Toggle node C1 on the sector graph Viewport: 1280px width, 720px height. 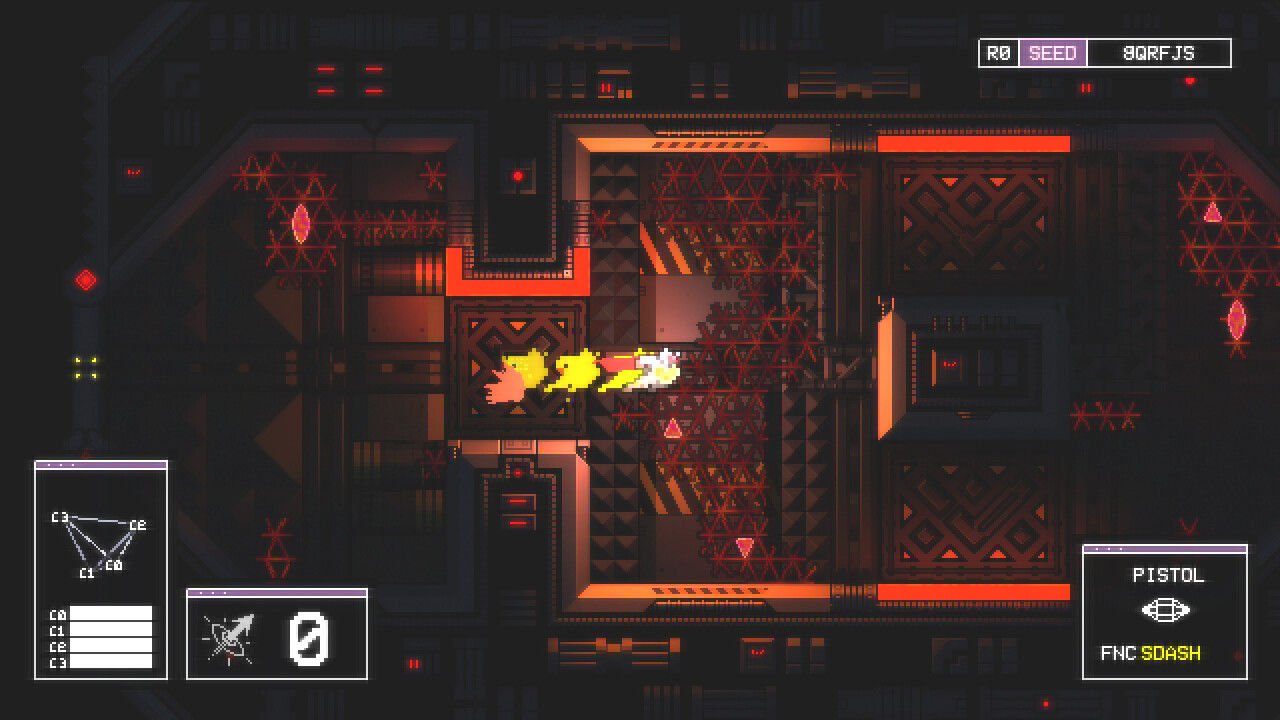tap(87, 572)
